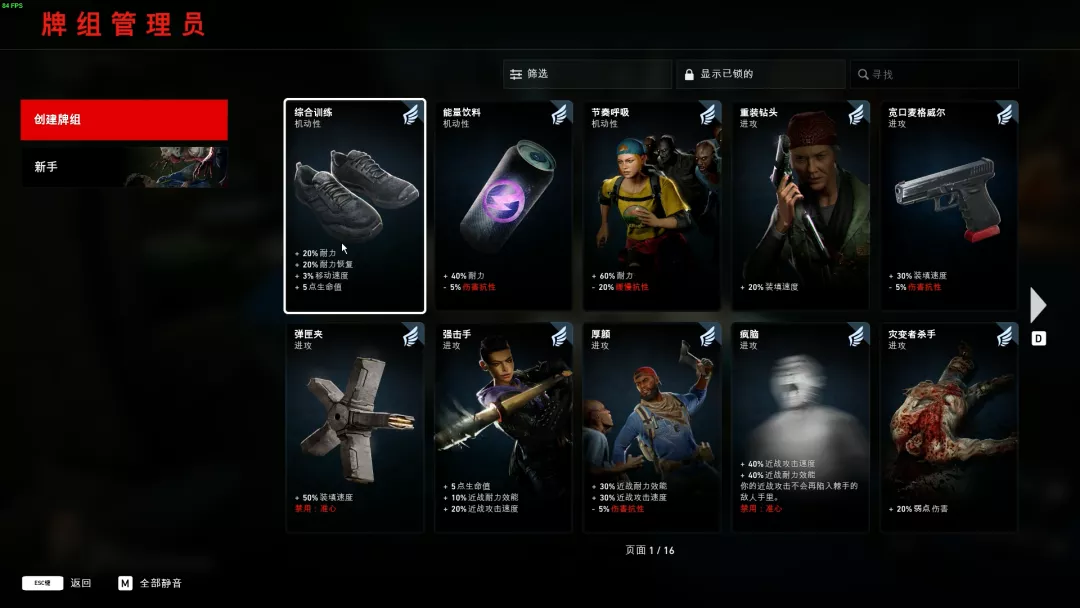Click the 创建牌组 (create deck) button
The width and height of the screenshot is (1080, 608).
[x=124, y=120]
